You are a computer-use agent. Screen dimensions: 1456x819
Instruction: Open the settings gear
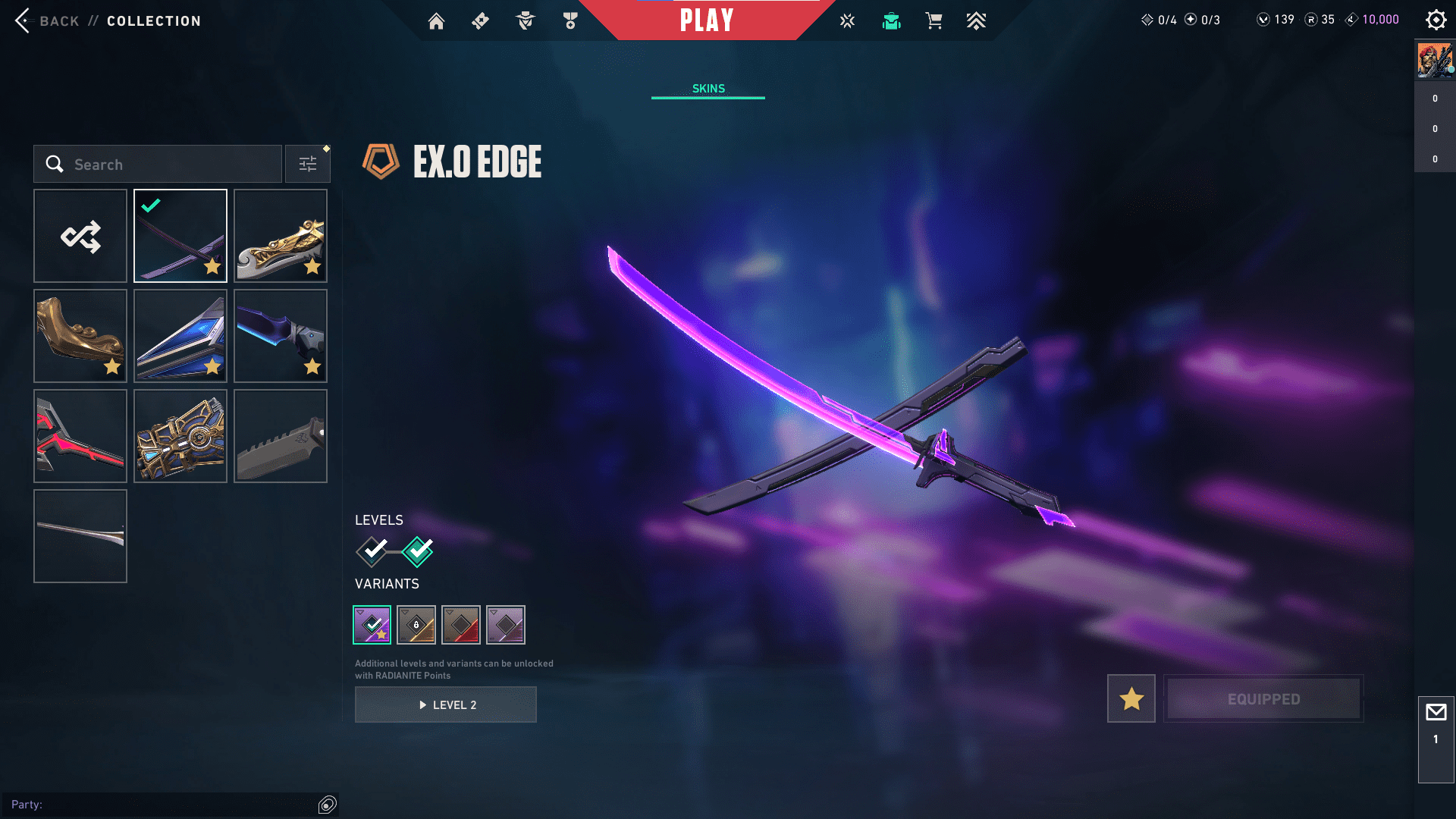coord(1436,20)
